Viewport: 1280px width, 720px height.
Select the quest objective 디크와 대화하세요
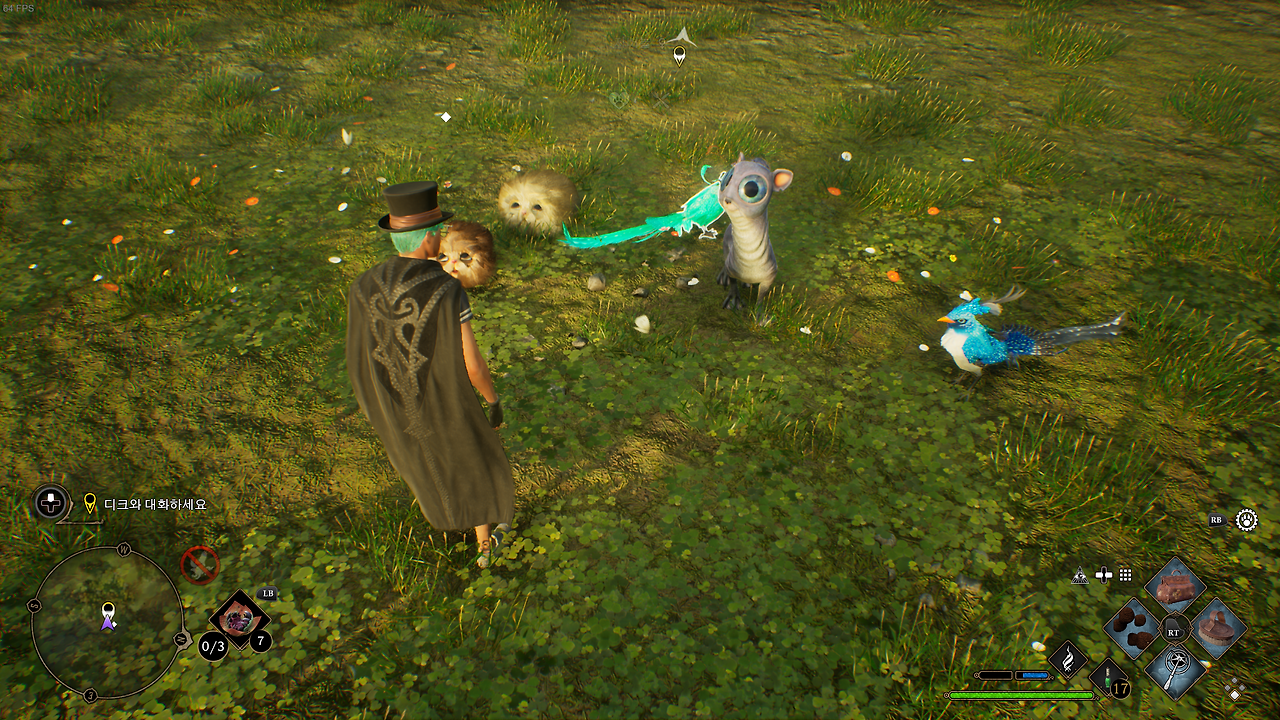[153, 503]
